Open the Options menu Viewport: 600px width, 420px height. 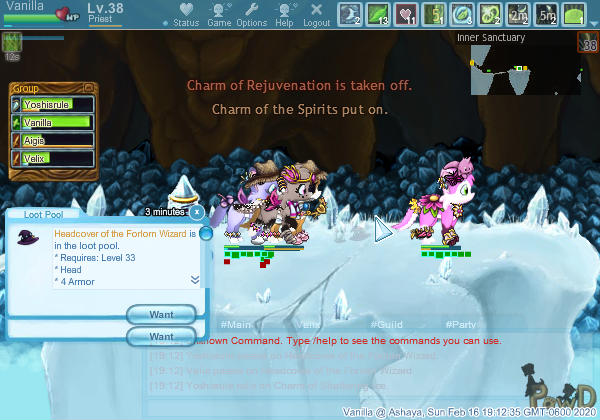coord(252,15)
